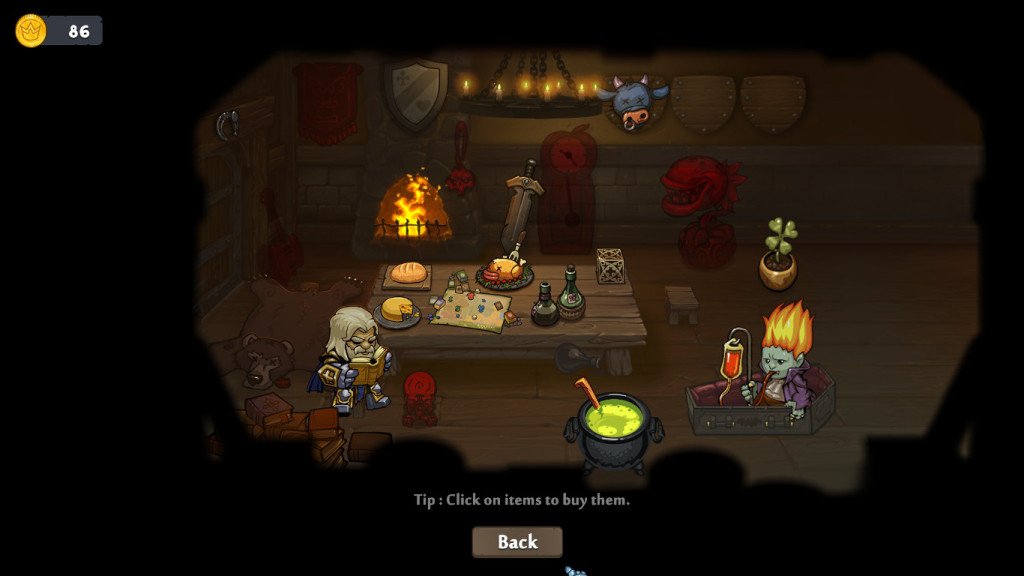Select the bubbling green cauldron
The width and height of the screenshot is (1024, 576).
tap(614, 431)
